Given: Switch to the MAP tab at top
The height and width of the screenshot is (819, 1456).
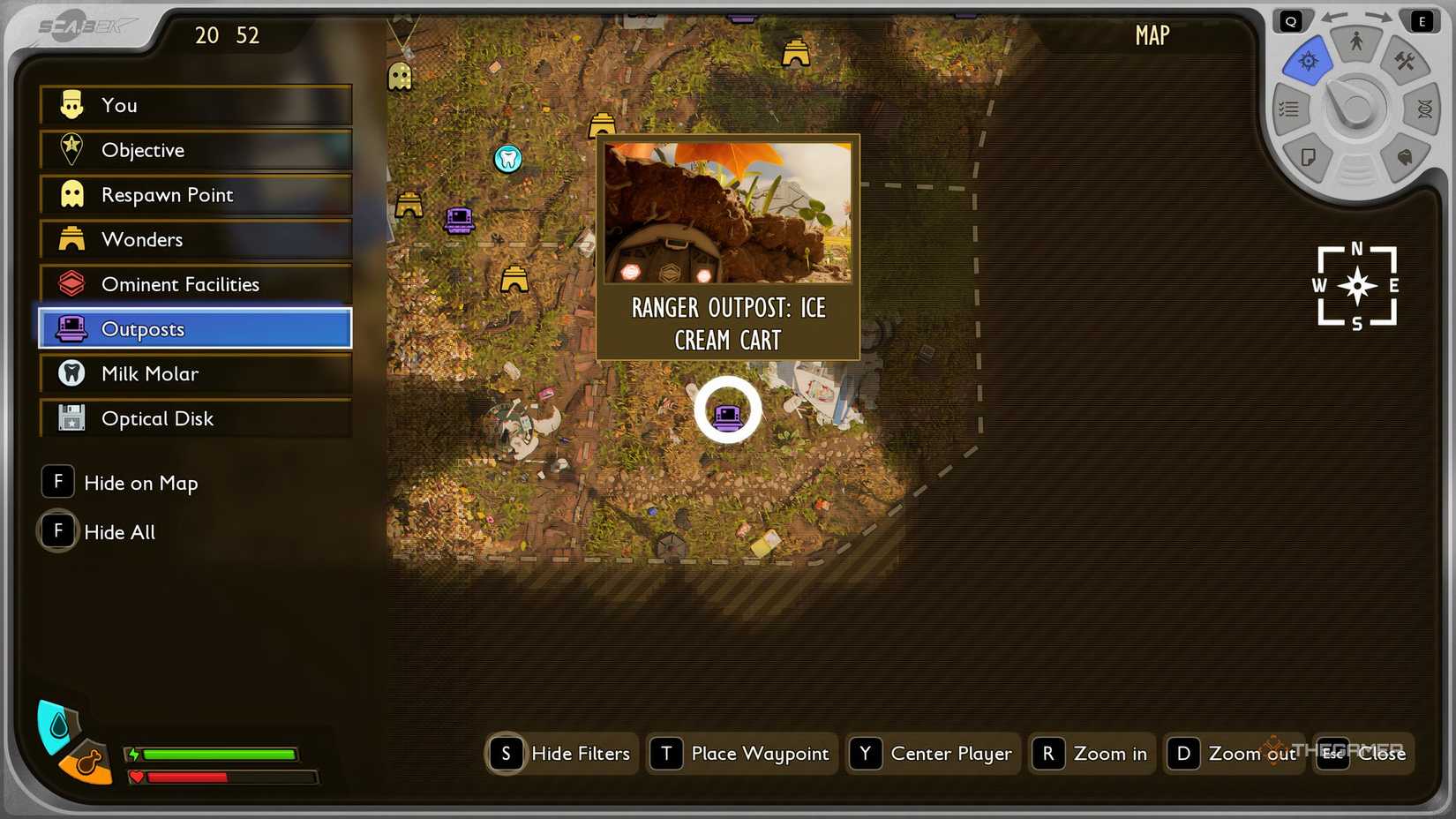Looking at the screenshot, I should (x=1151, y=36).
